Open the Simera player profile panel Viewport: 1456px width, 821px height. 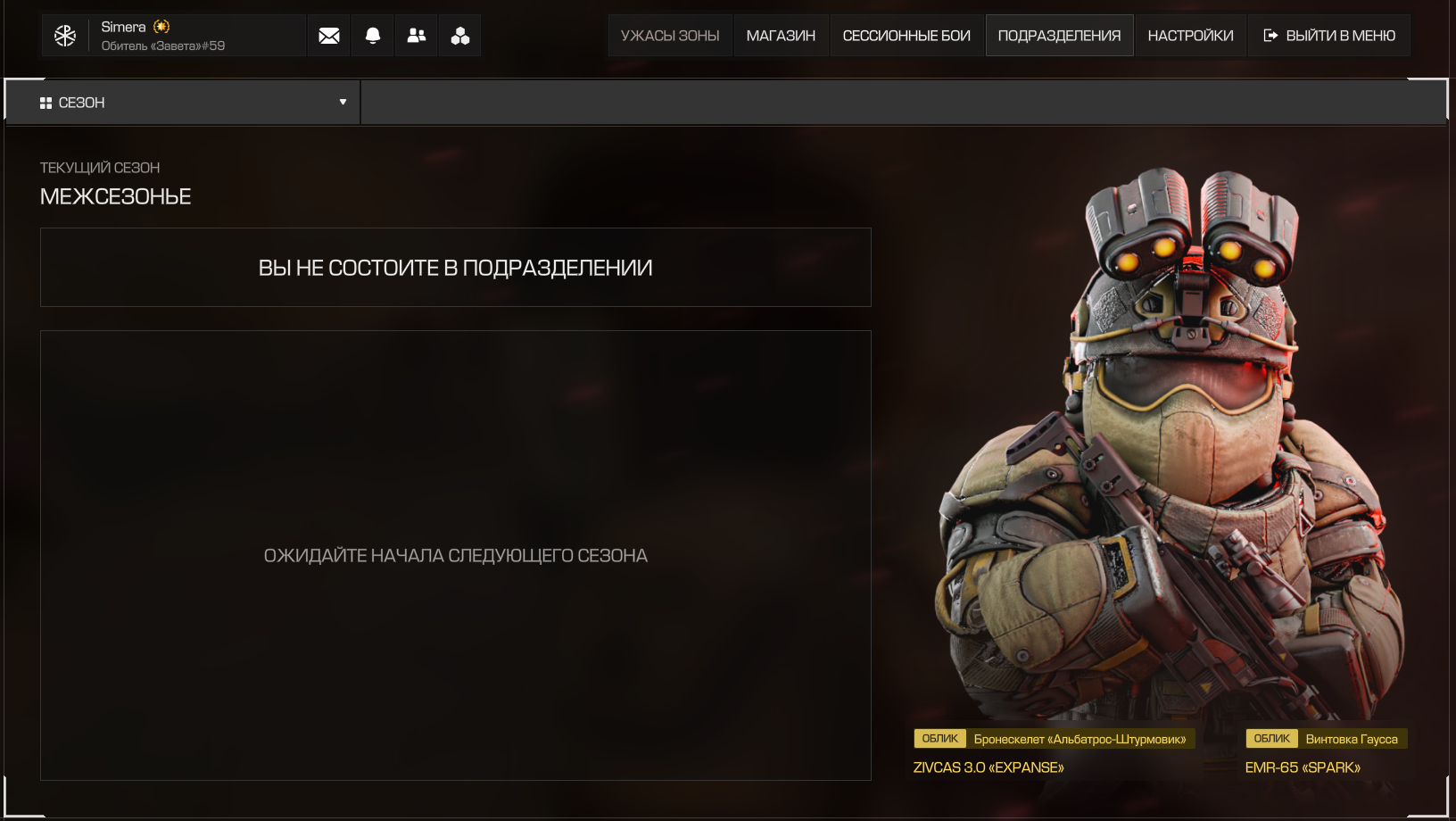click(x=174, y=36)
